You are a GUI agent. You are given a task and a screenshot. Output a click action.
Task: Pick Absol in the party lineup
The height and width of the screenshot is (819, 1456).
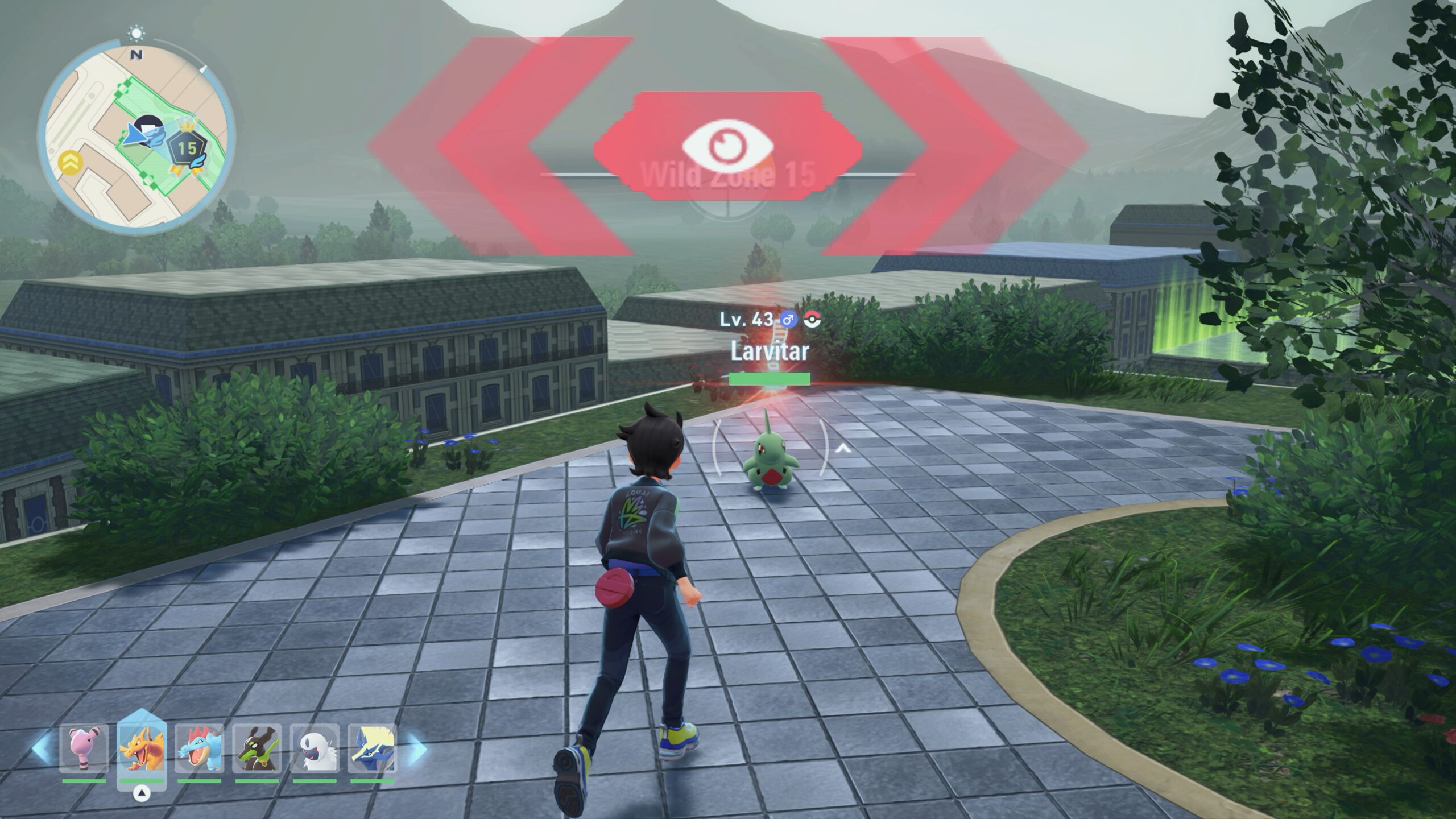coord(315,749)
